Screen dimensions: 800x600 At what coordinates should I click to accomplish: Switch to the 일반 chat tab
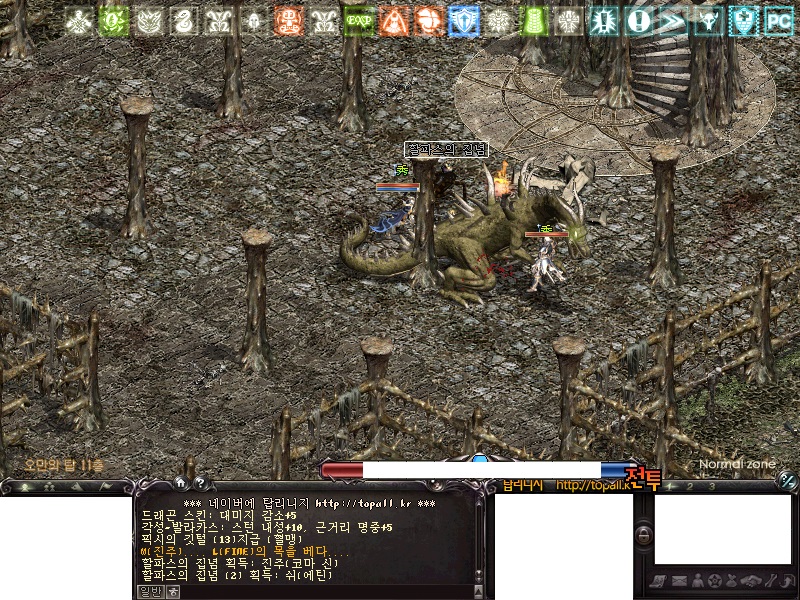[148, 591]
